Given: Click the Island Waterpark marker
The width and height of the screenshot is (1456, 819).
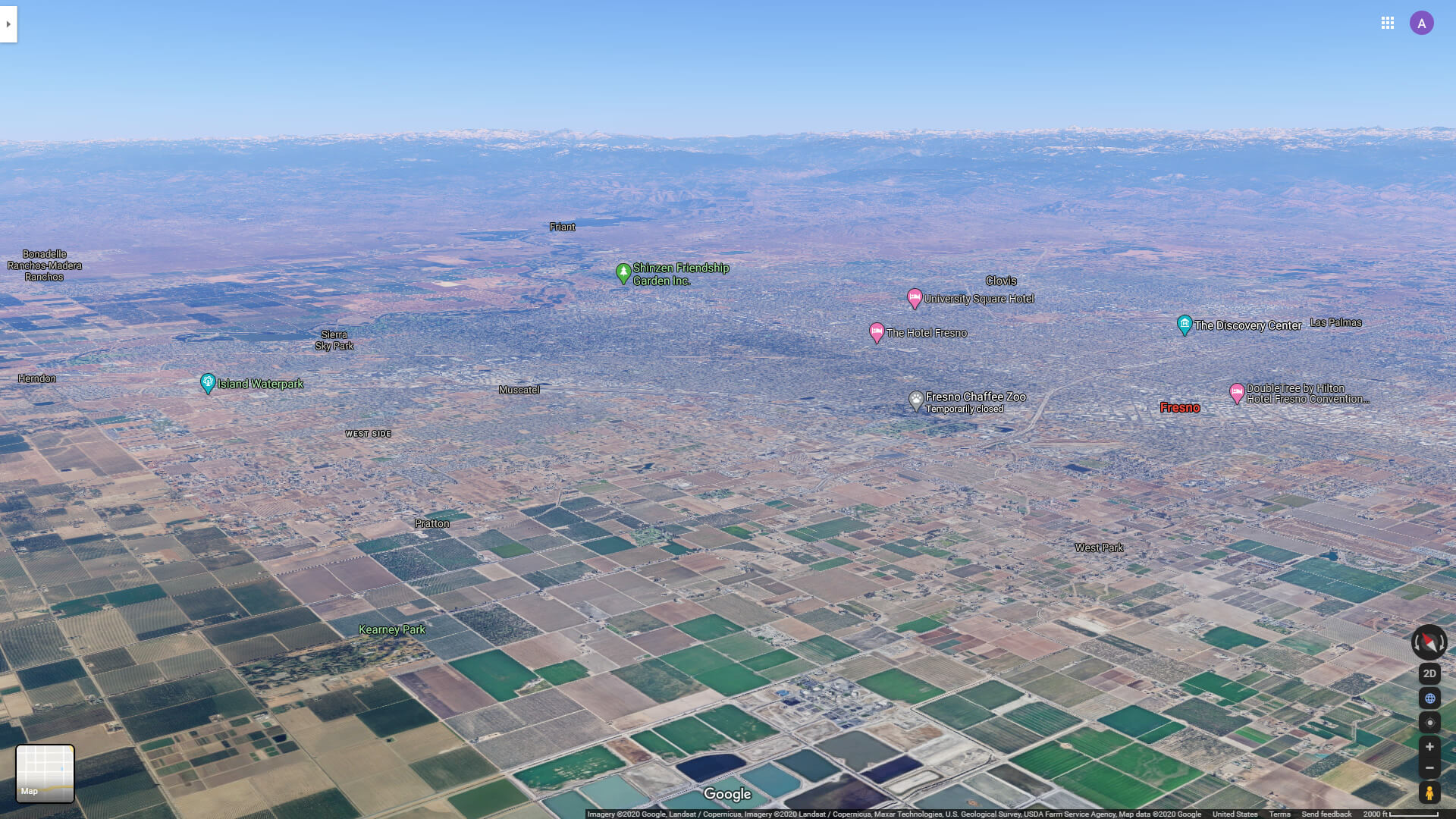Looking at the screenshot, I should click(x=206, y=381).
